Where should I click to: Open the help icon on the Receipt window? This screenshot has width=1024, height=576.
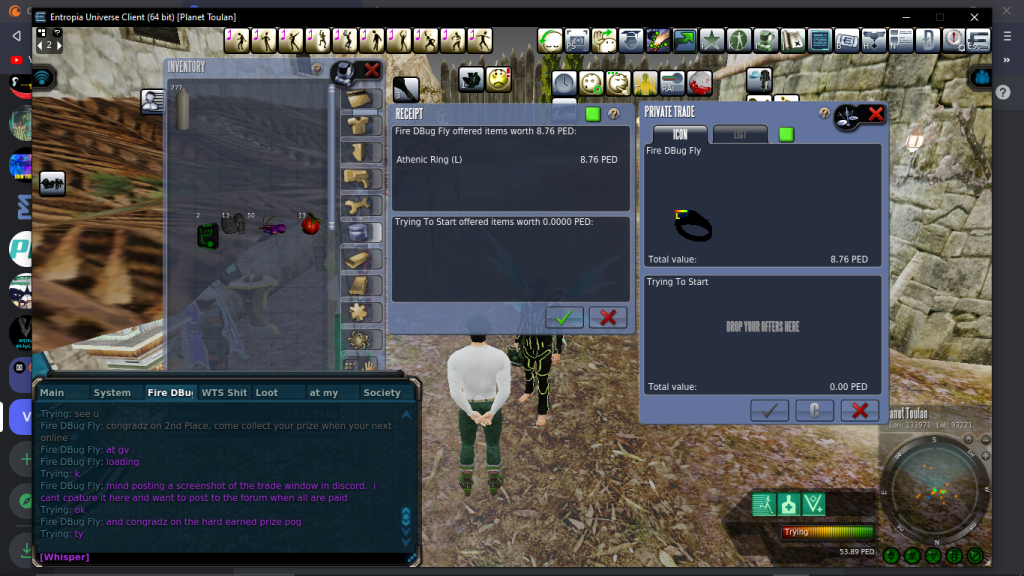[x=614, y=114]
